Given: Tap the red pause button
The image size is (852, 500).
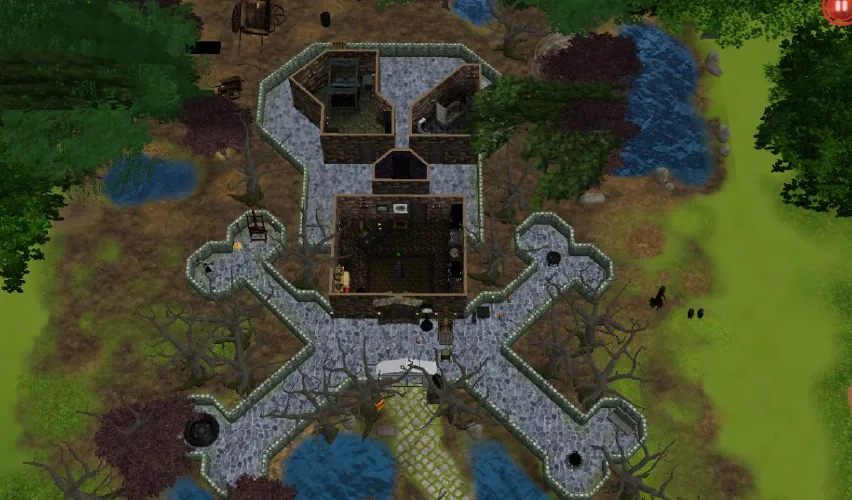Looking at the screenshot, I should pos(838,8).
